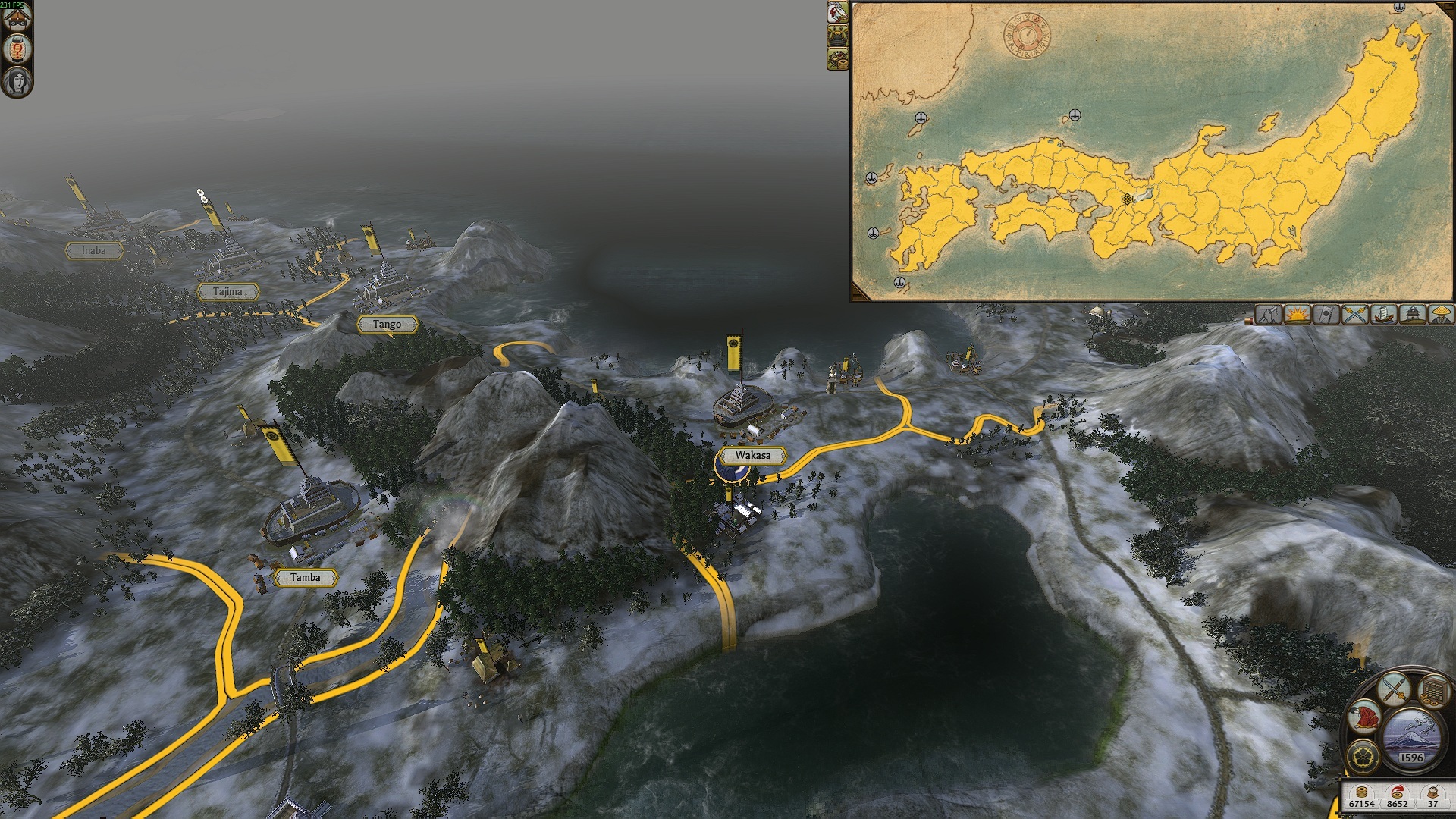Select the Wakasa province label
Image resolution: width=1456 pixels, height=819 pixels.
click(x=752, y=456)
